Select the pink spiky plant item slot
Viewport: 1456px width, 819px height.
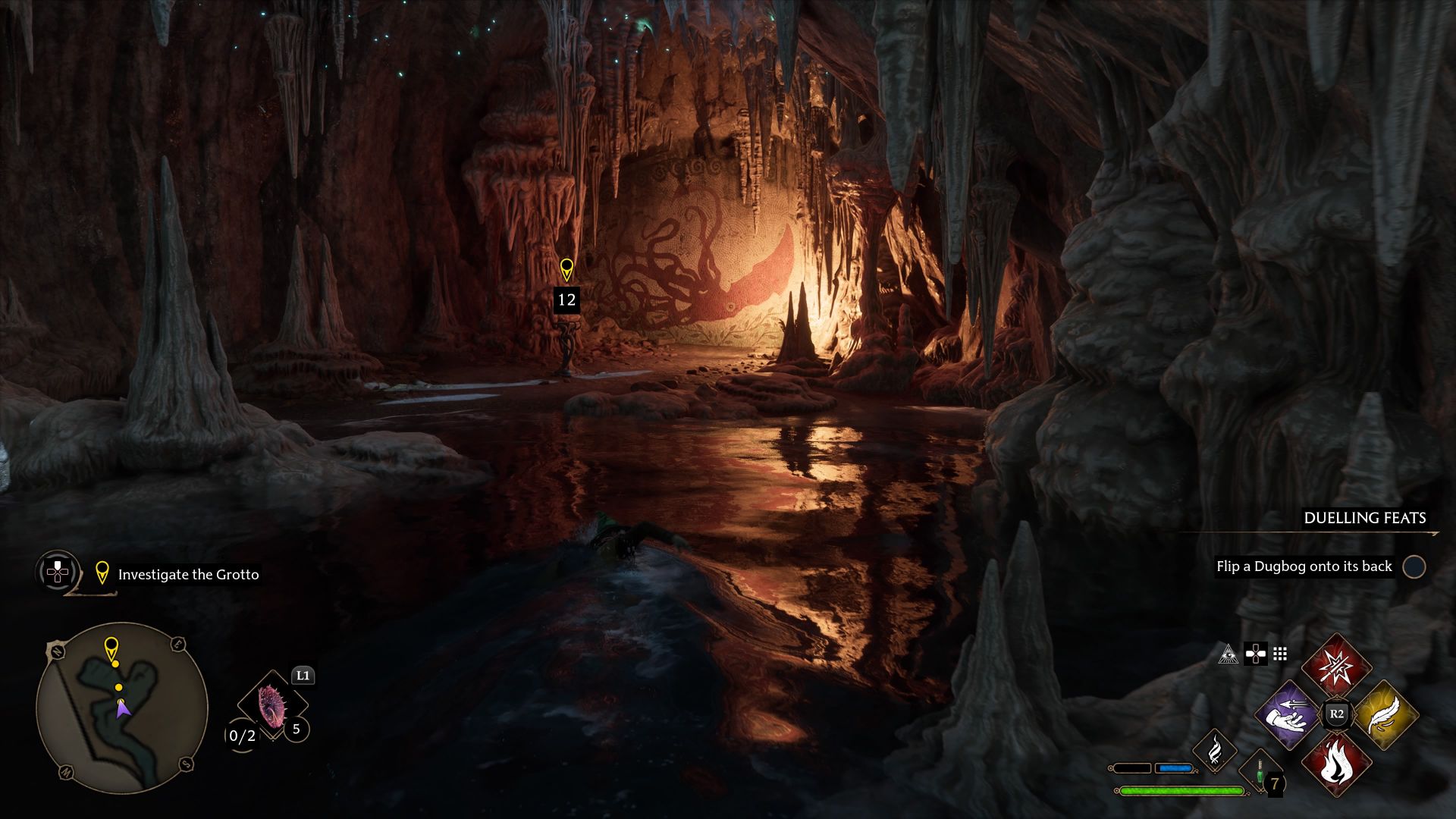click(x=270, y=707)
